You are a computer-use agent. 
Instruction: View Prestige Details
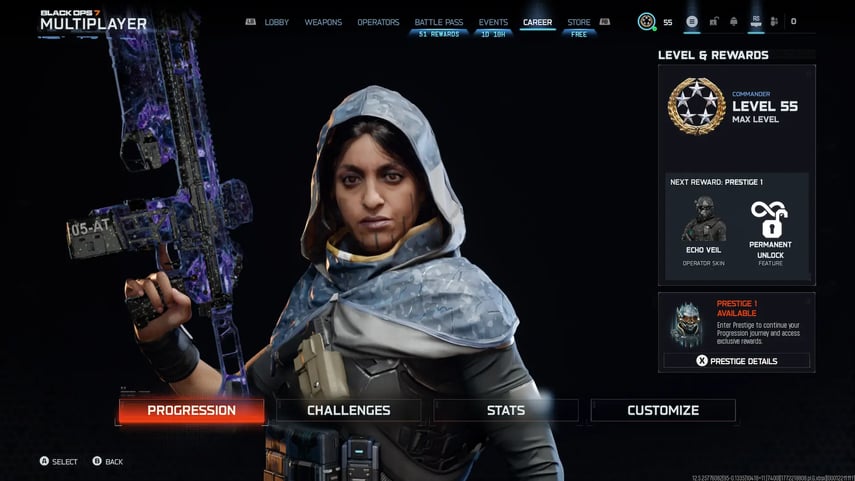(736, 361)
